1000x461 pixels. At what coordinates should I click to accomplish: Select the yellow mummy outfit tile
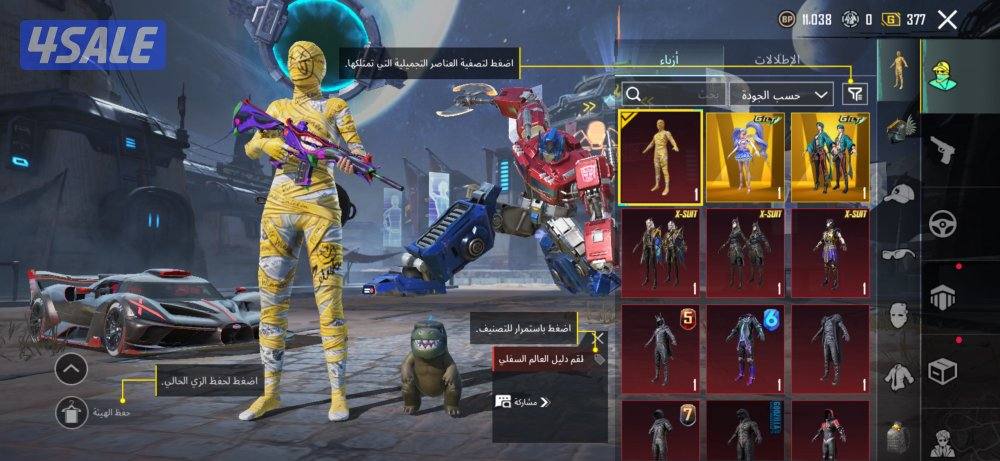click(660, 157)
